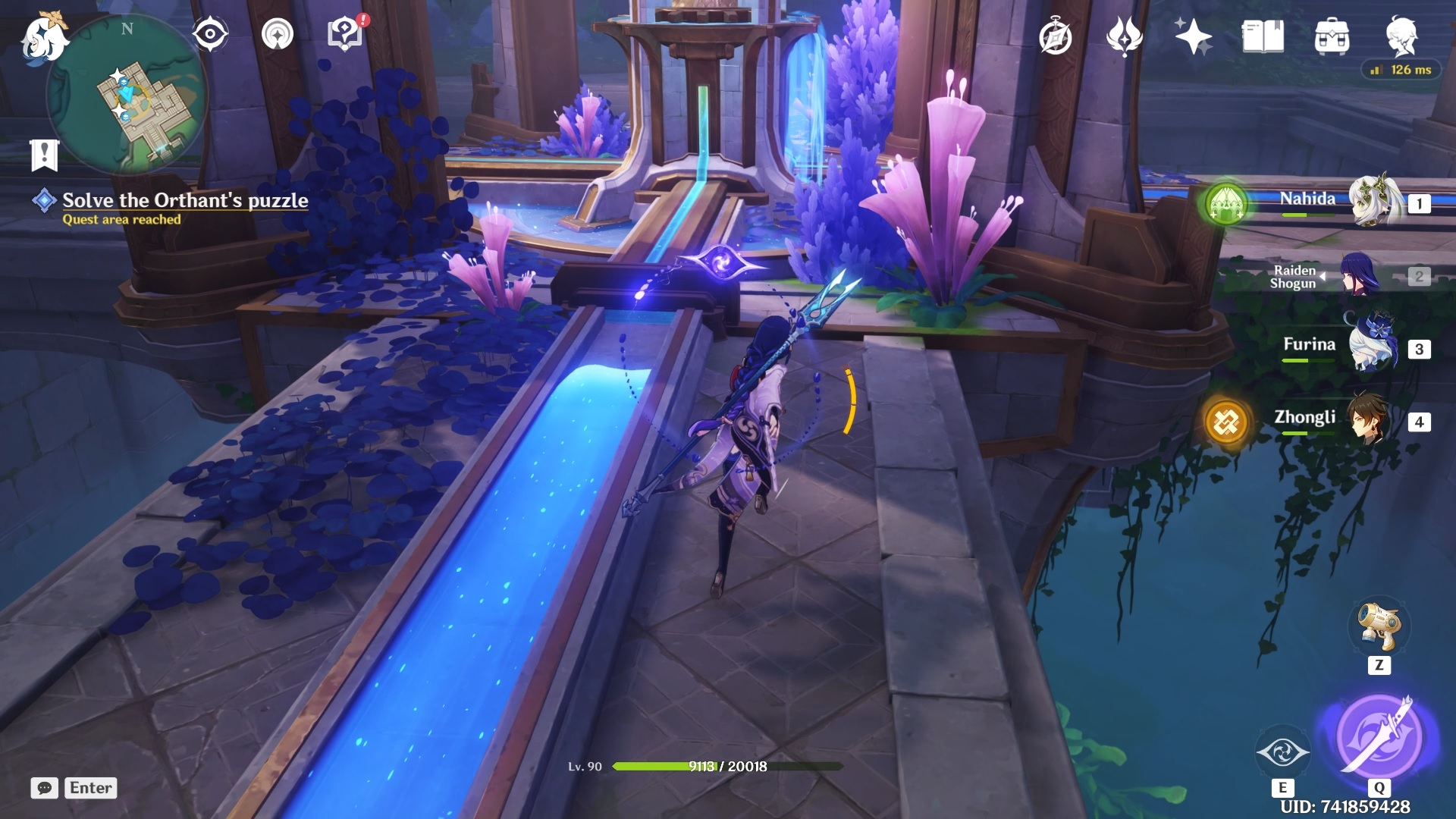Open the chat box speech bubble
The width and height of the screenshot is (1456, 819).
45,788
